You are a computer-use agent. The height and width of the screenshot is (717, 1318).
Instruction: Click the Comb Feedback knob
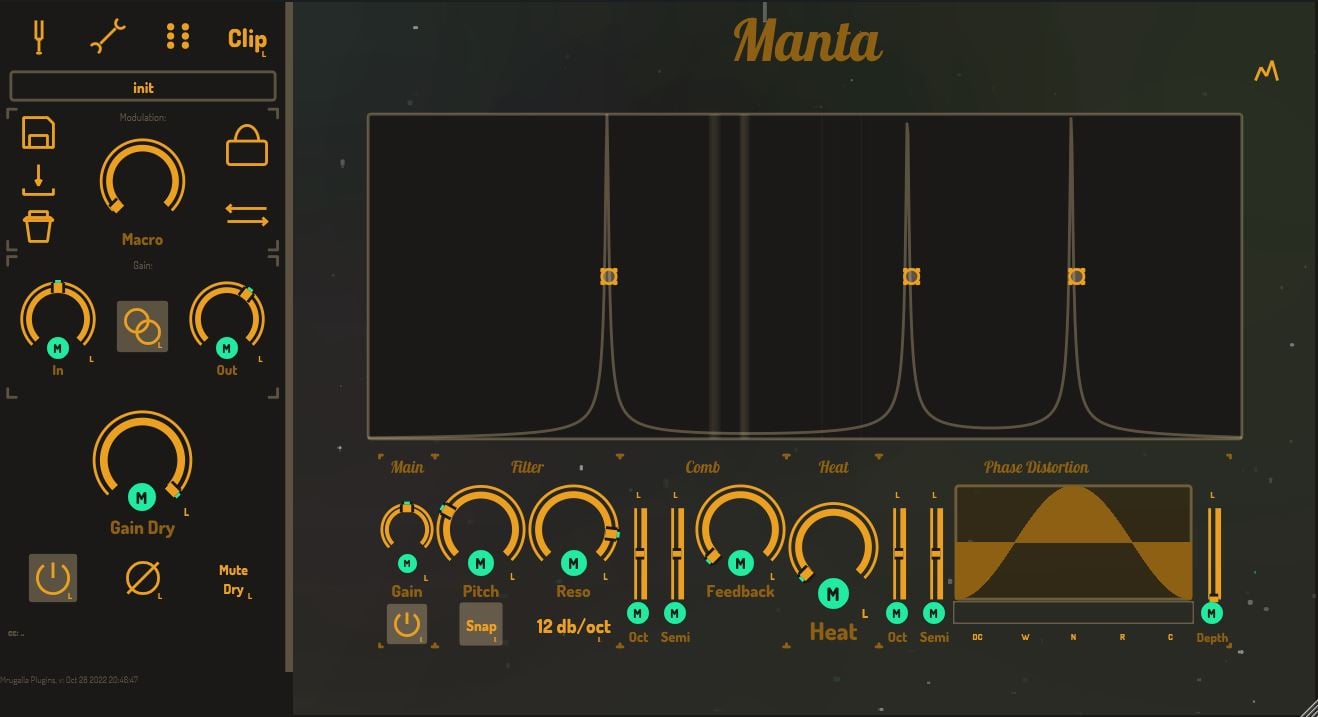(740, 529)
